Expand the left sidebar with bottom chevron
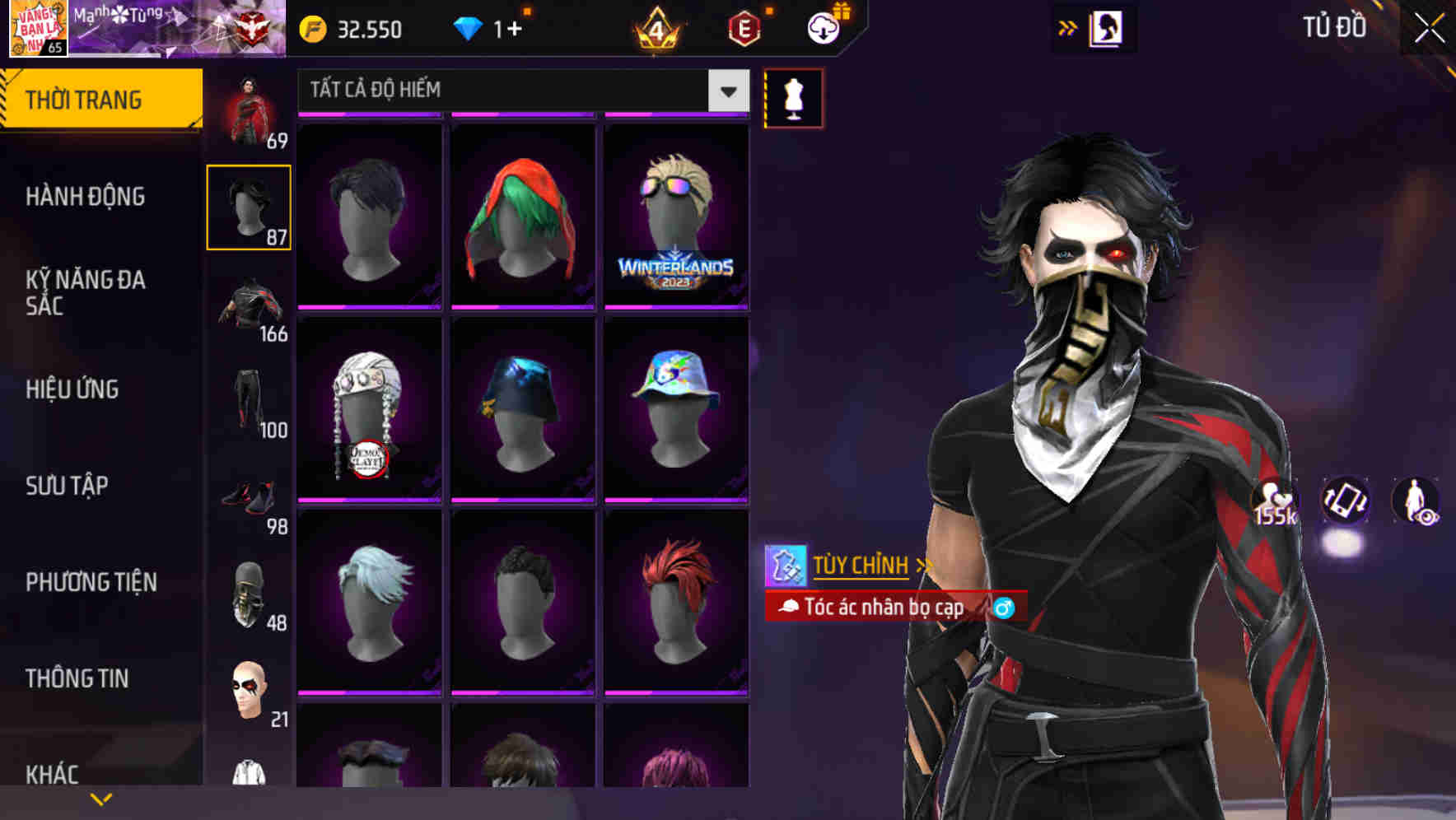This screenshot has width=1456, height=820. tap(101, 799)
